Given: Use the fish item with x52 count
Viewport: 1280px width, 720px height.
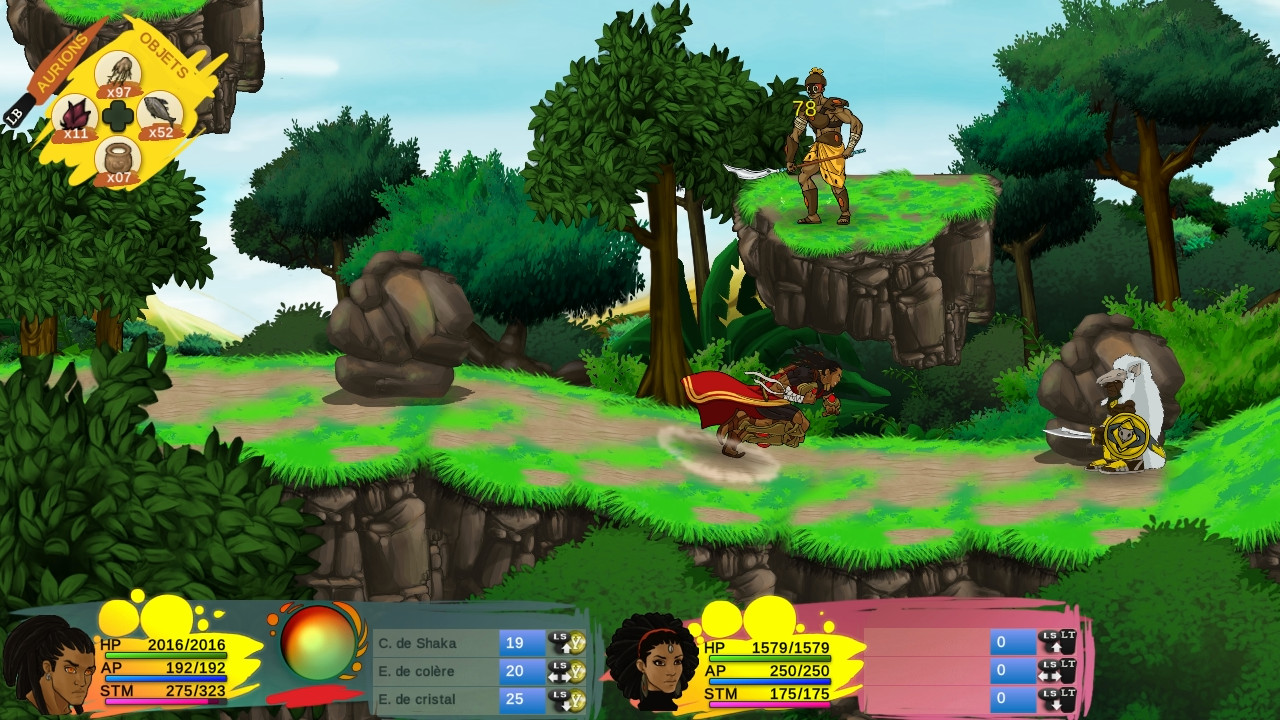Looking at the screenshot, I should click(159, 115).
